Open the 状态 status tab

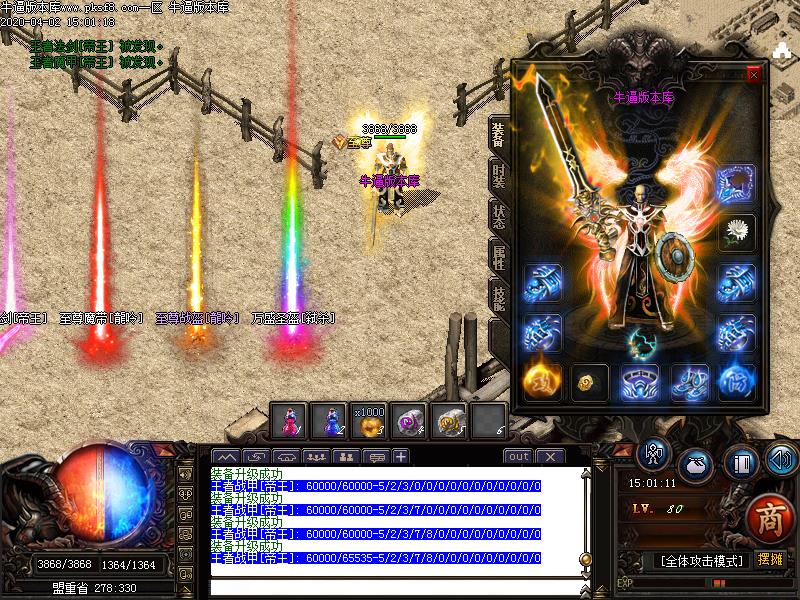499,215
